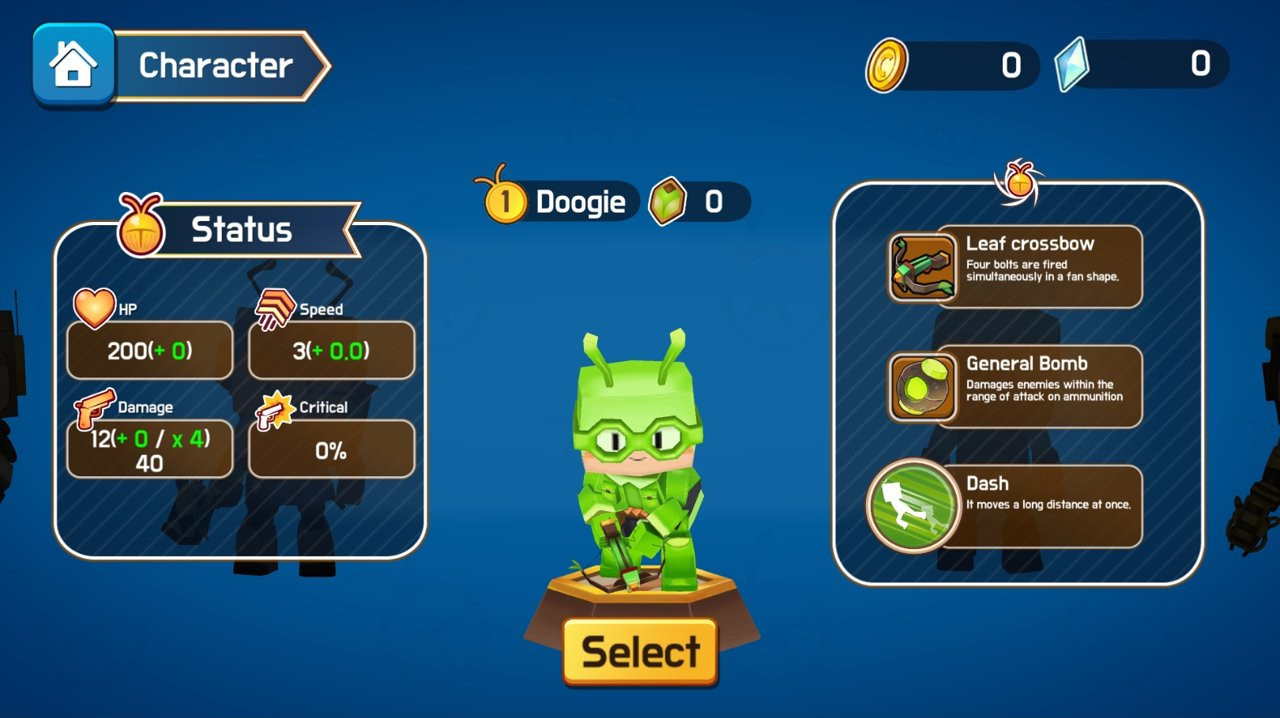Click the blue crystal currency icon
Viewport: 1280px width, 718px height.
pos(1071,65)
